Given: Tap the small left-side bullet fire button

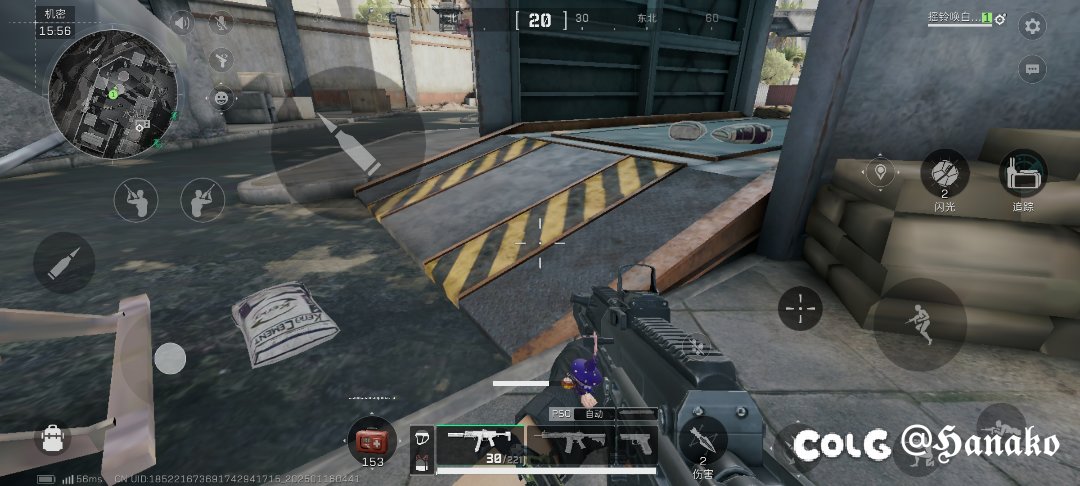Looking at the screenshot, I should (x=64, y=263).
